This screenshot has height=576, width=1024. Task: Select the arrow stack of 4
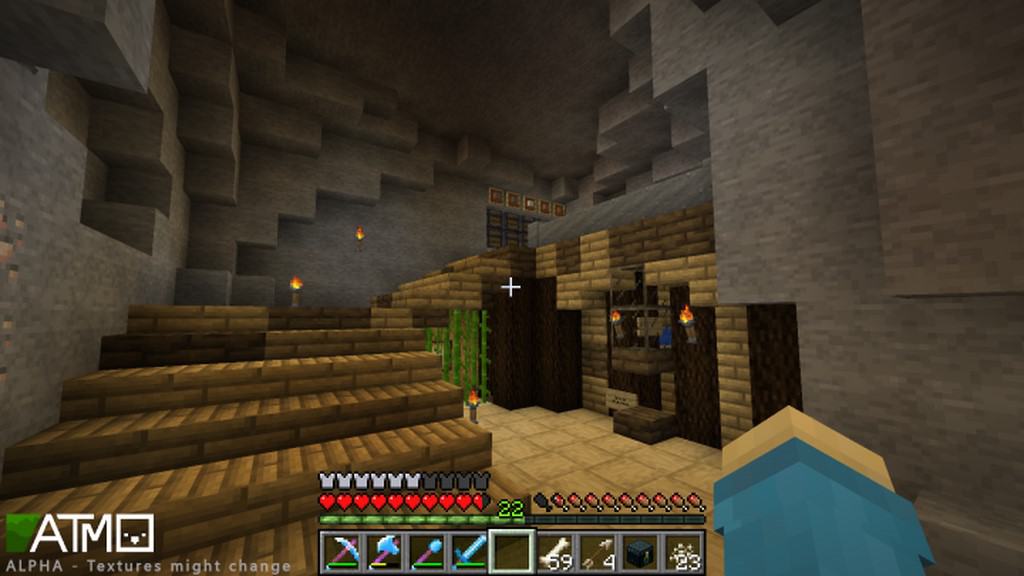coord(597,552)
